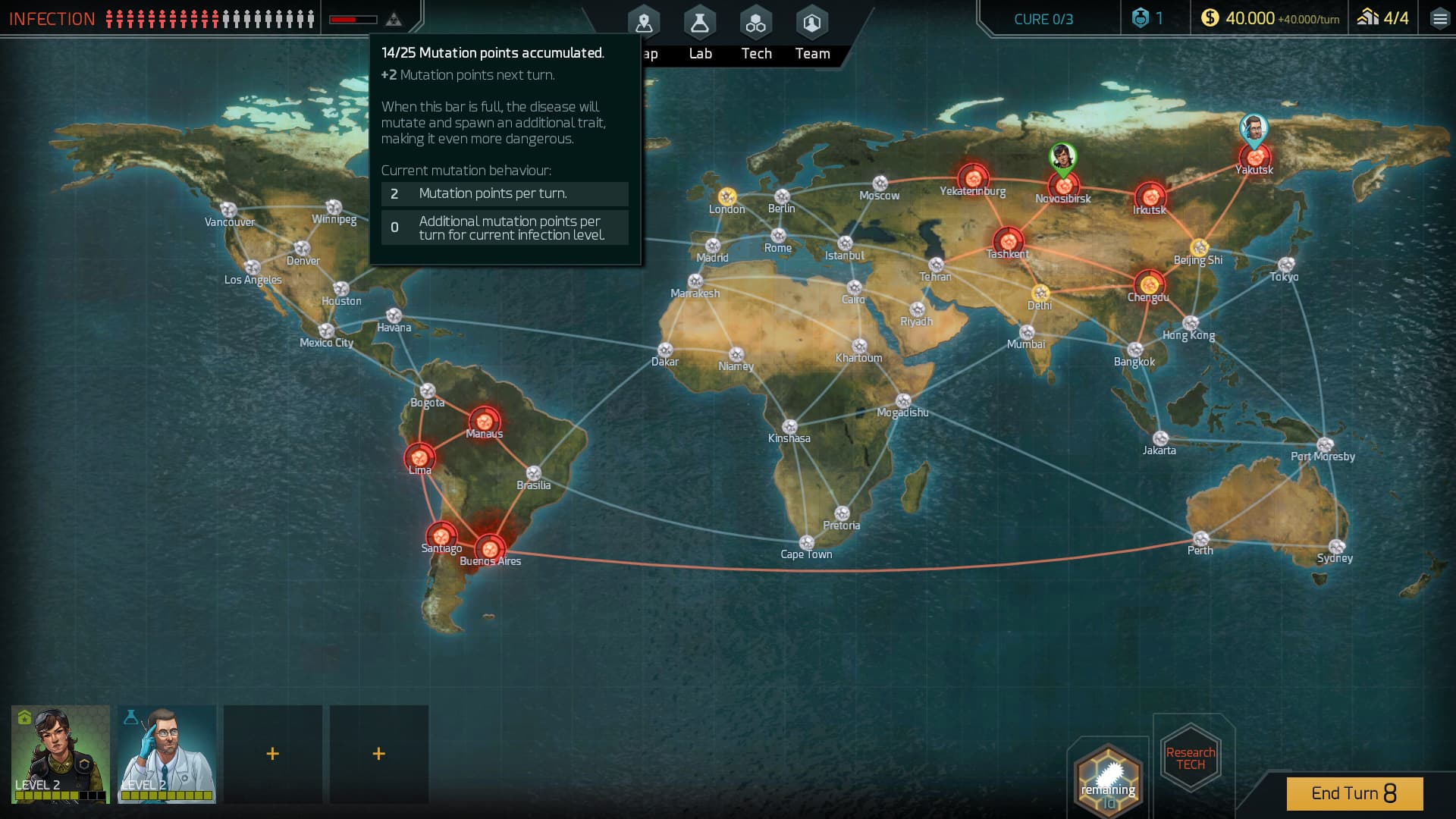Select the Level 2 scientist portrait

(x=166, y=754)
